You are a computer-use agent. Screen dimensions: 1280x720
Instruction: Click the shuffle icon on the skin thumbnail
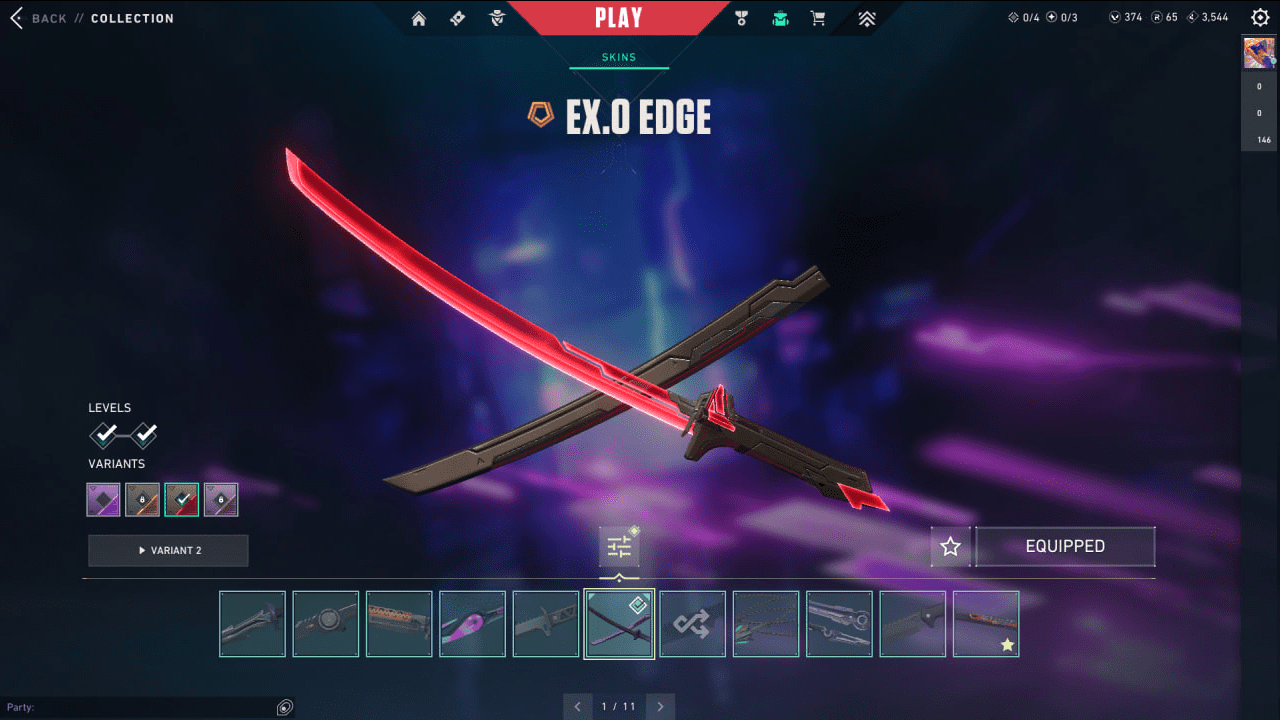click(692, 623)
